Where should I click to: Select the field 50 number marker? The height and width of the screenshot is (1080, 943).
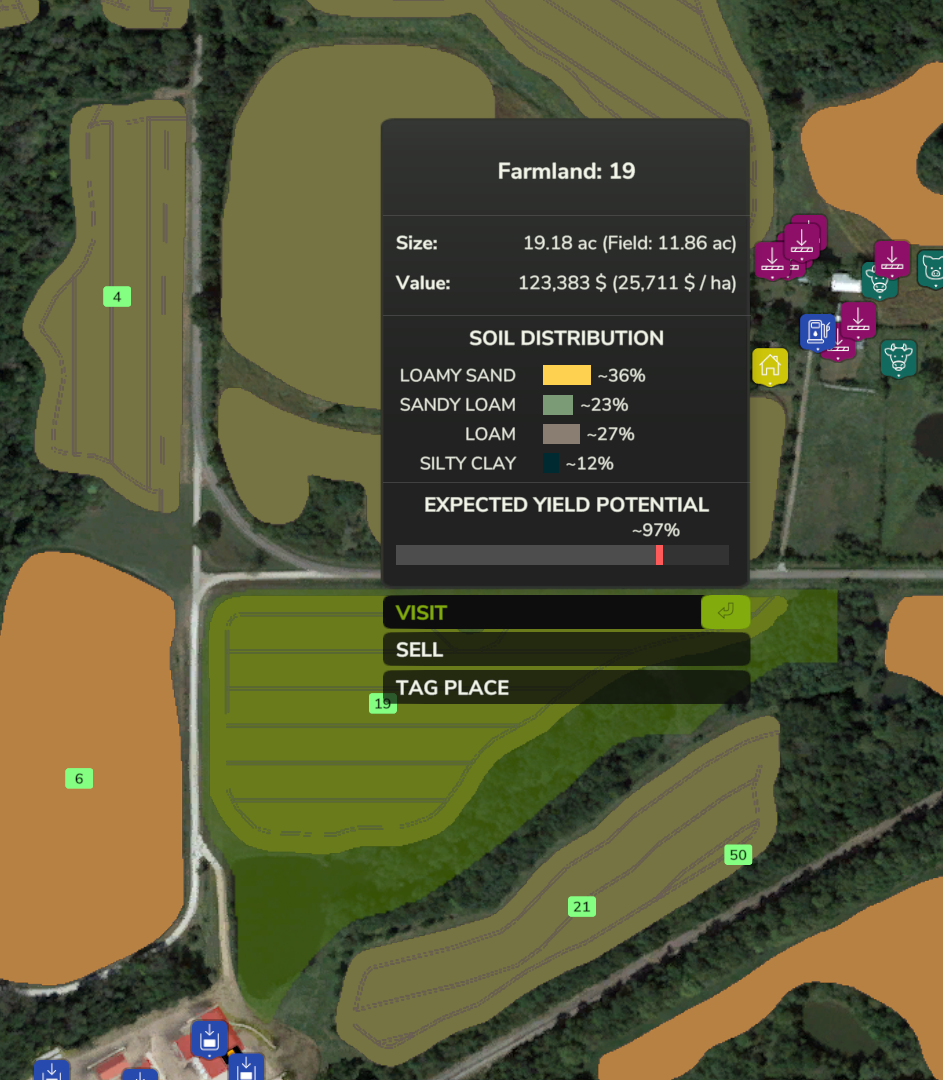pos(738,855)
